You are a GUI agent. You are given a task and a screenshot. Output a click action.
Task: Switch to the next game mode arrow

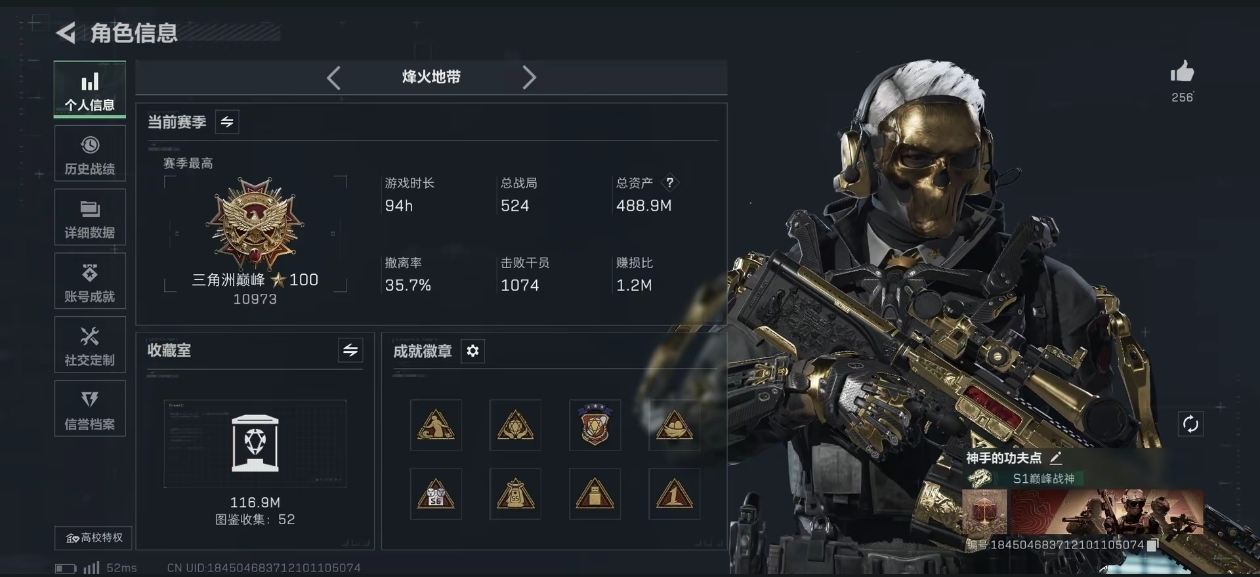pos(529,78)
